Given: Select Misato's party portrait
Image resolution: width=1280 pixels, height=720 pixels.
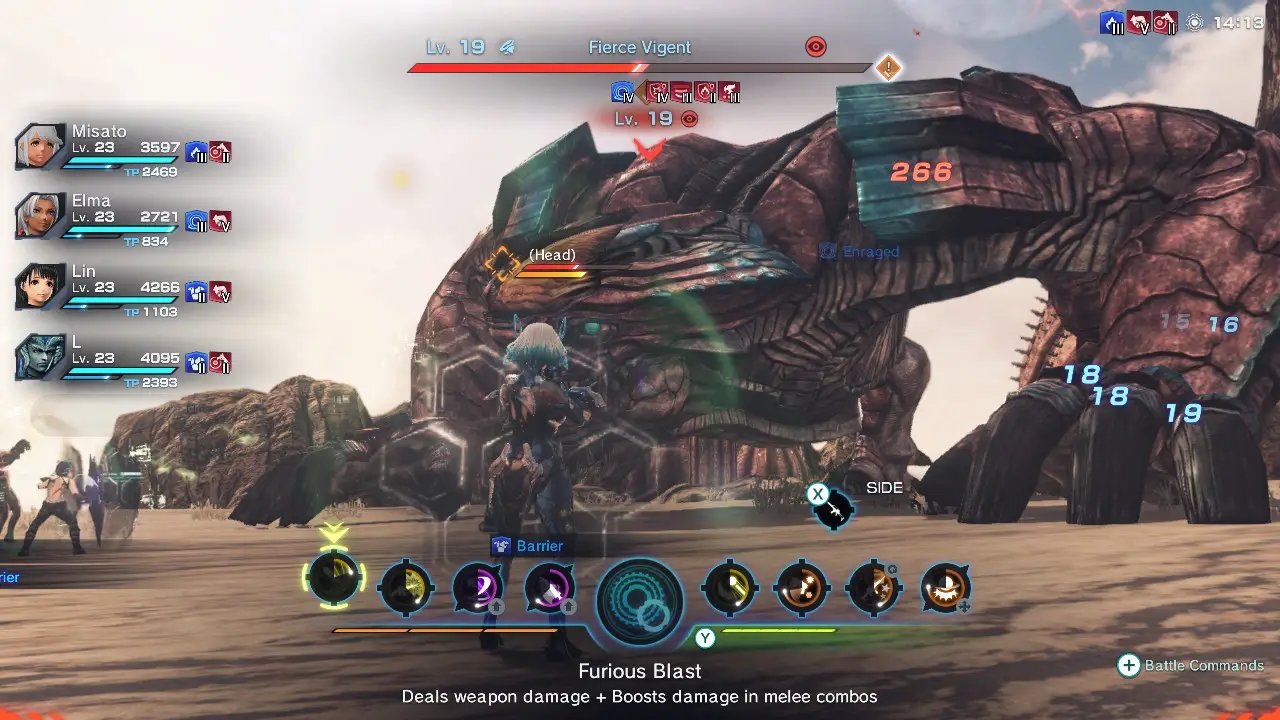Looking at the screenshot, I should tap(41, 148).
